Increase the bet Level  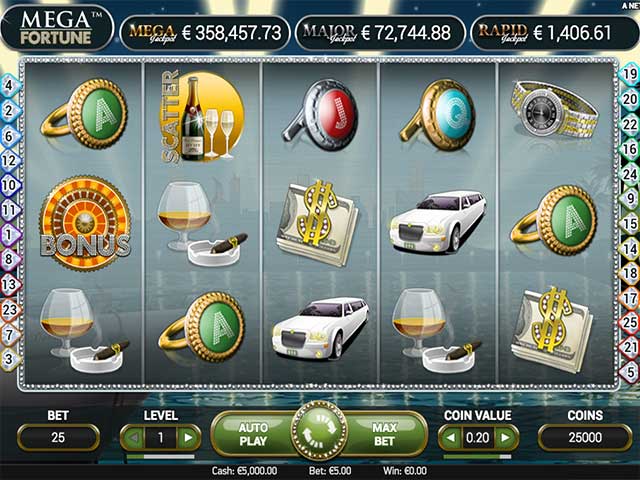[x=187, y=437]
